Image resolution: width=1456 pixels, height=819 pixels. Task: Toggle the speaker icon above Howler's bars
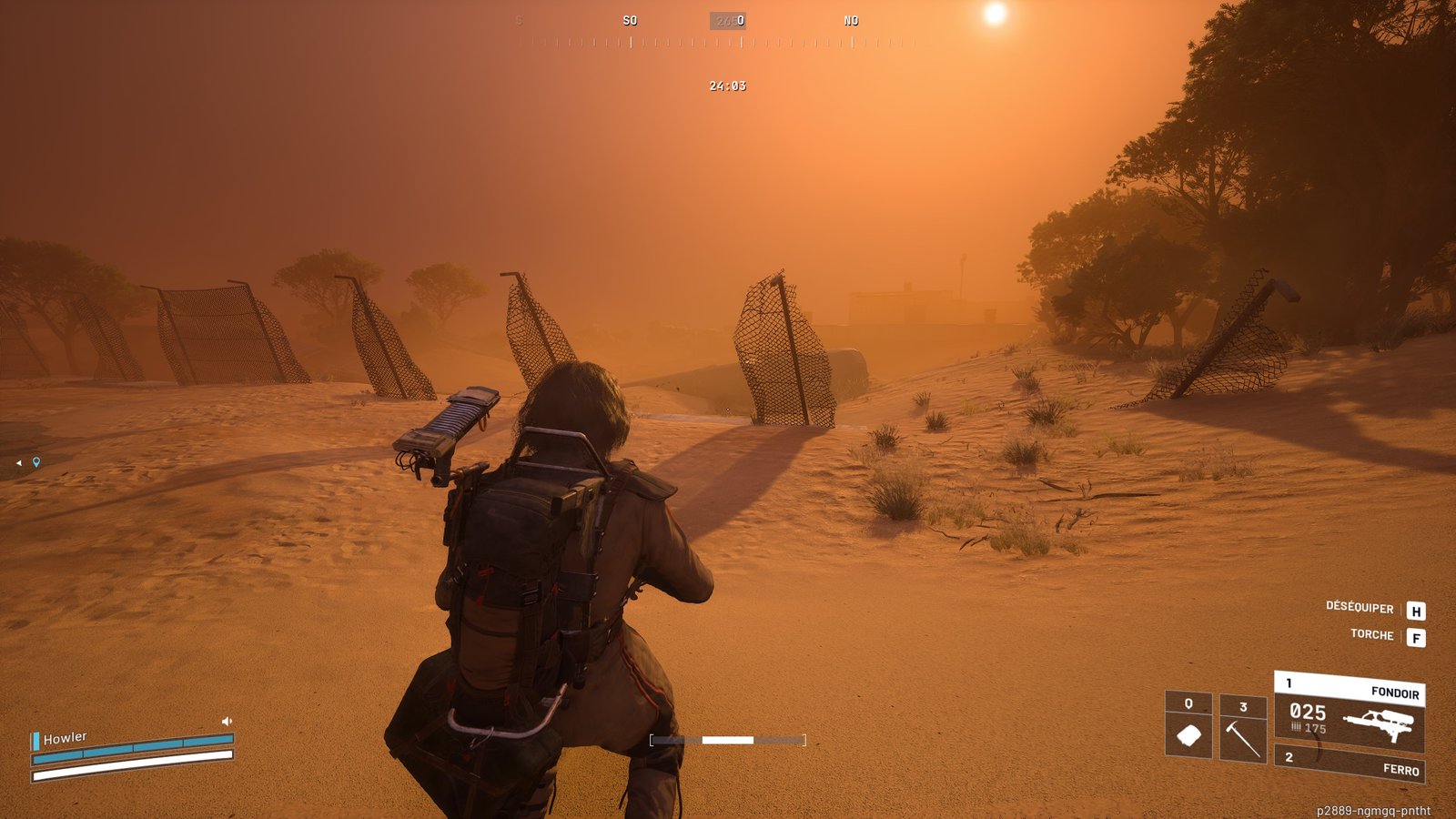point(227,721)
